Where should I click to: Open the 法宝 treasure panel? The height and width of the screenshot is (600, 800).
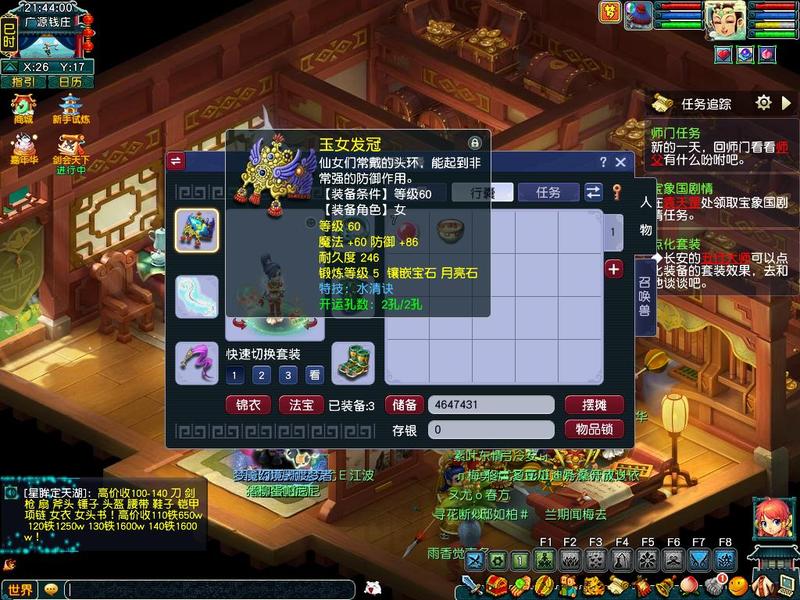pos(300,405)
